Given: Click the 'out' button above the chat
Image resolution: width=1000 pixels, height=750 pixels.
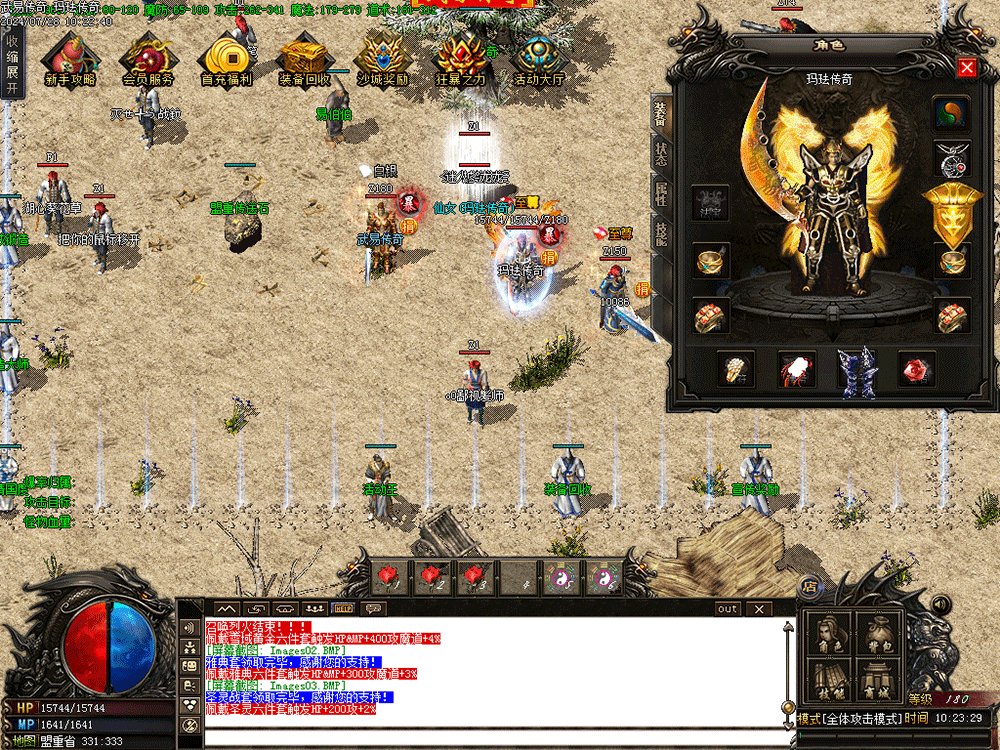Looking at the screenshot, I should (727, 609).
